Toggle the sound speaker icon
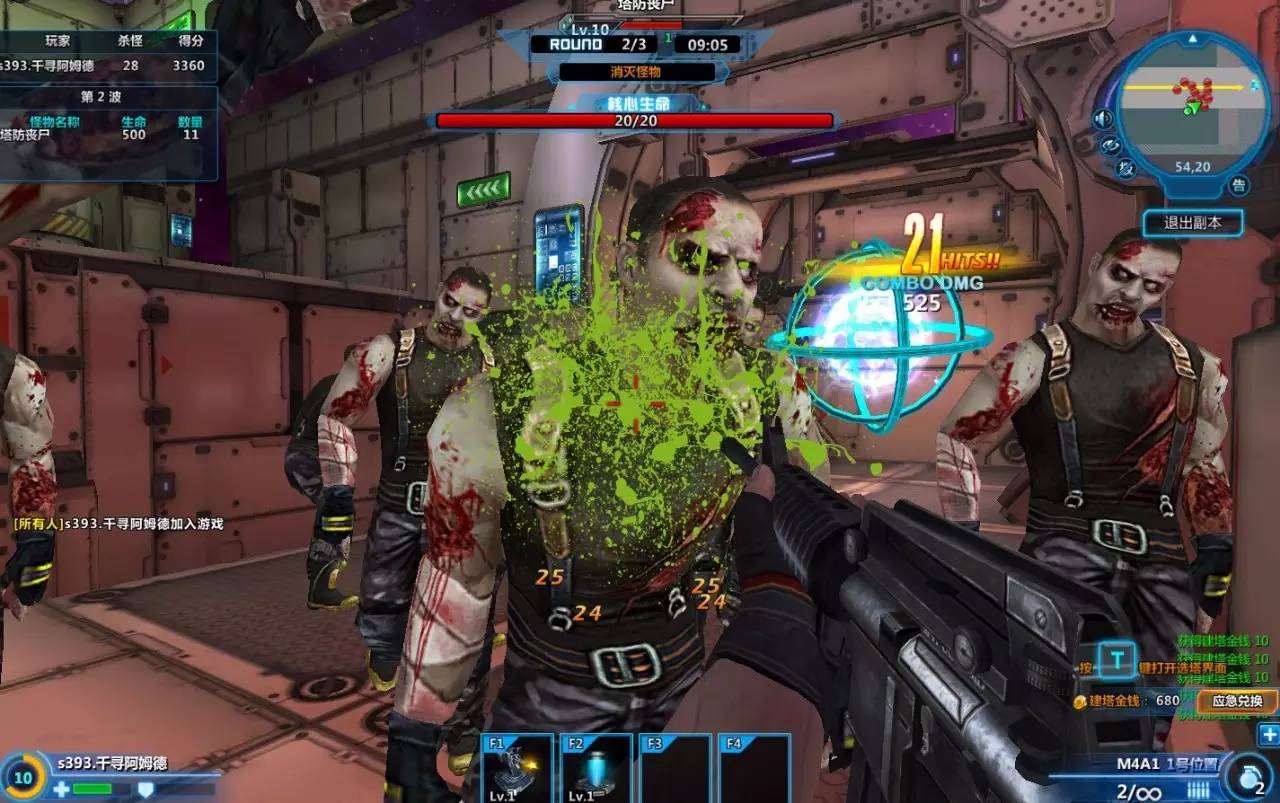 coord(1103,119)
